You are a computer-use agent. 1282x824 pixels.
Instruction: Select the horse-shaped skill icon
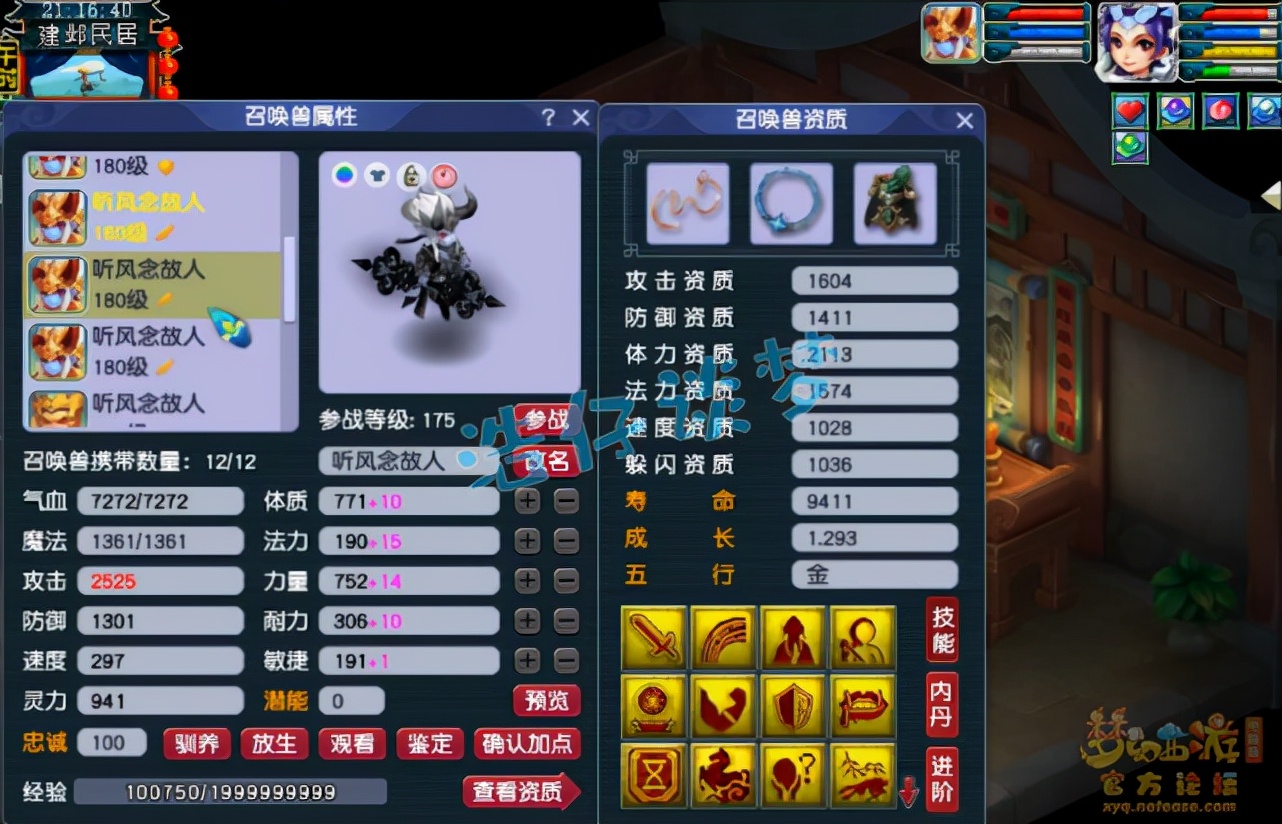click(724, 776)
